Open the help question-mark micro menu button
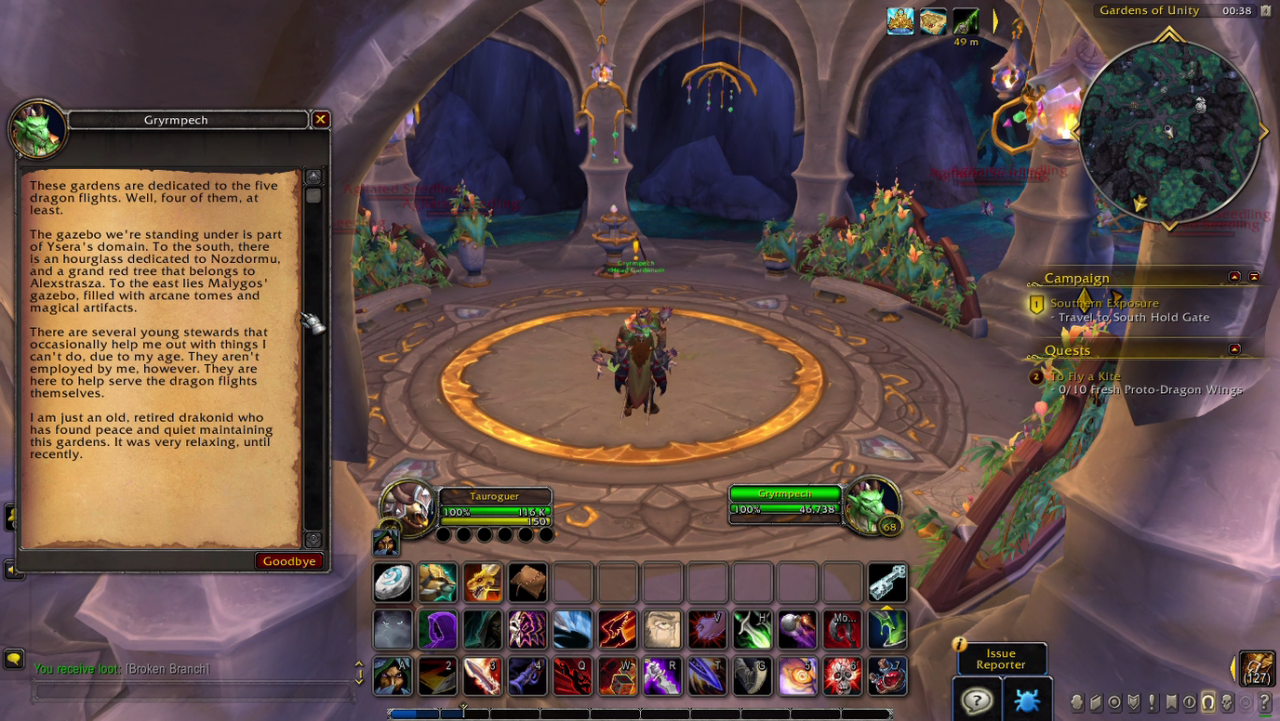Viewport: 1280px width, 721px height. tap(1264, 702)
